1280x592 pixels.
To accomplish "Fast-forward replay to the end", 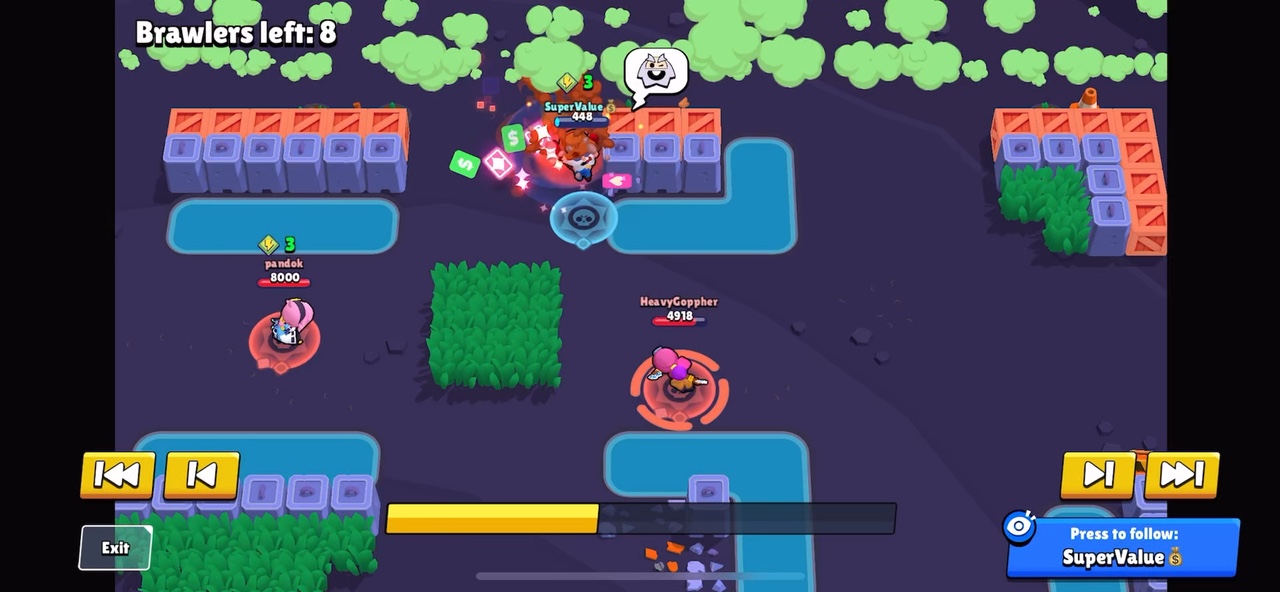I will 1182,475.
